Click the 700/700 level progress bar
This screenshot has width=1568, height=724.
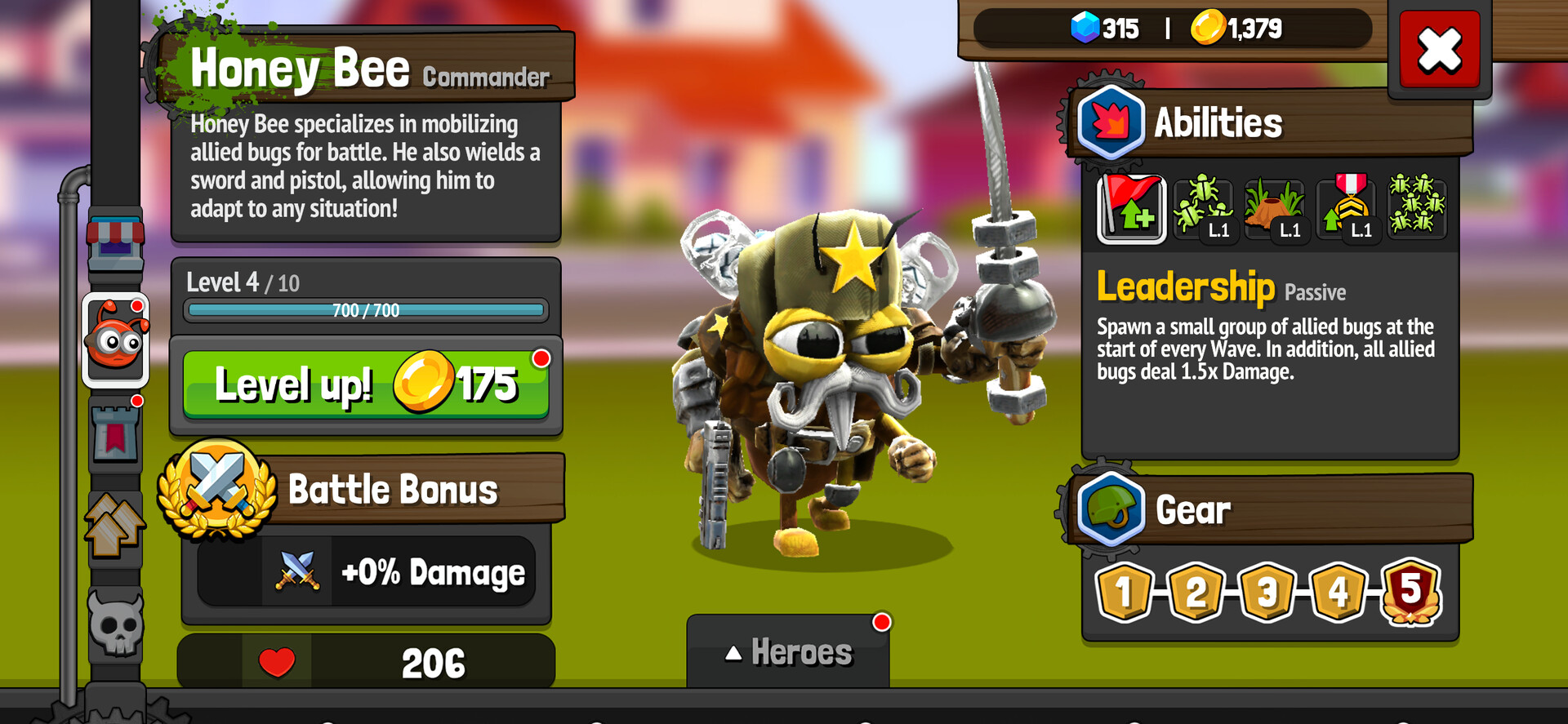coord(364,311)
